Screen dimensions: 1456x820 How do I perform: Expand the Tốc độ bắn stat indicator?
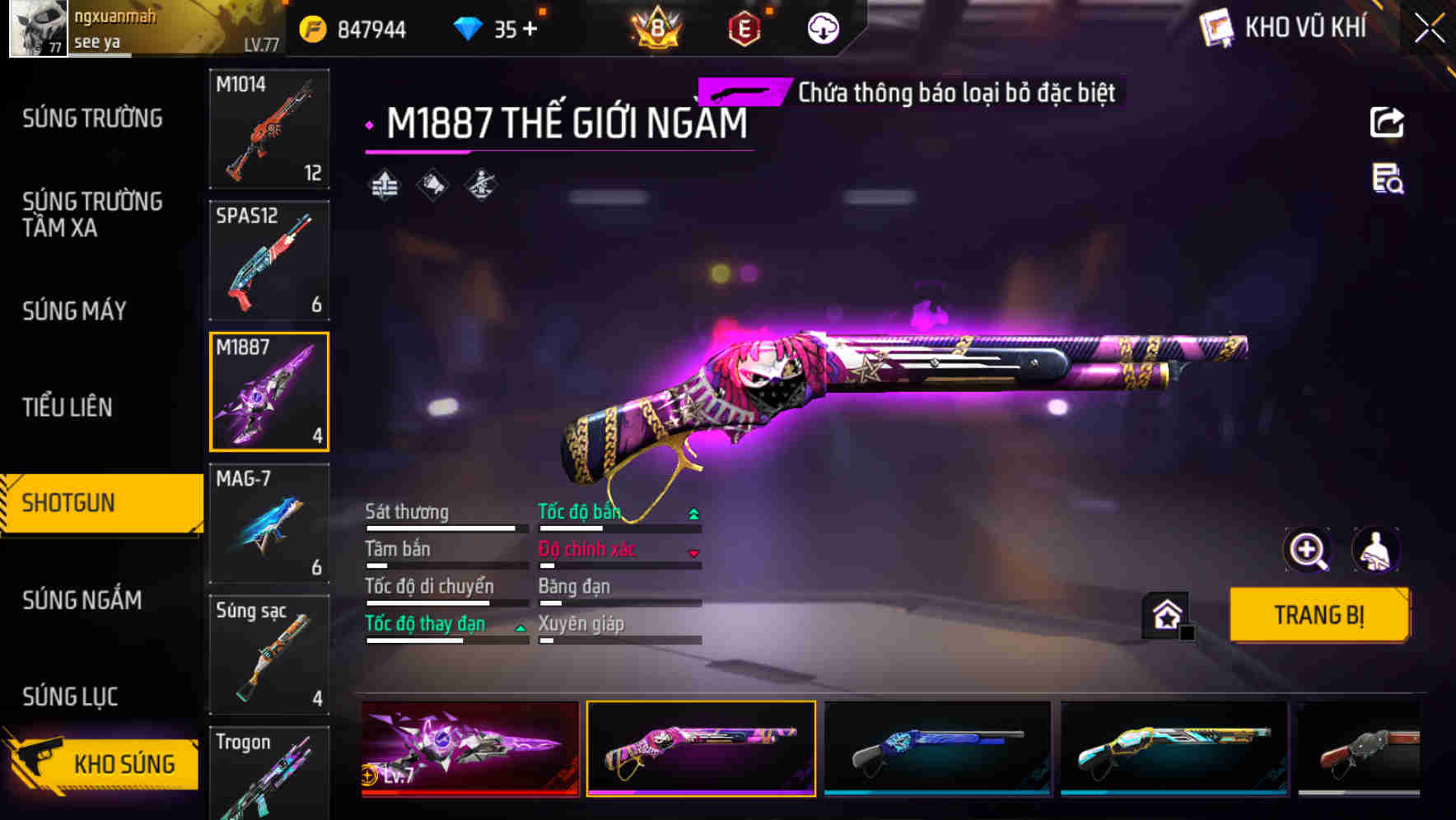click(x=693, y=512)
